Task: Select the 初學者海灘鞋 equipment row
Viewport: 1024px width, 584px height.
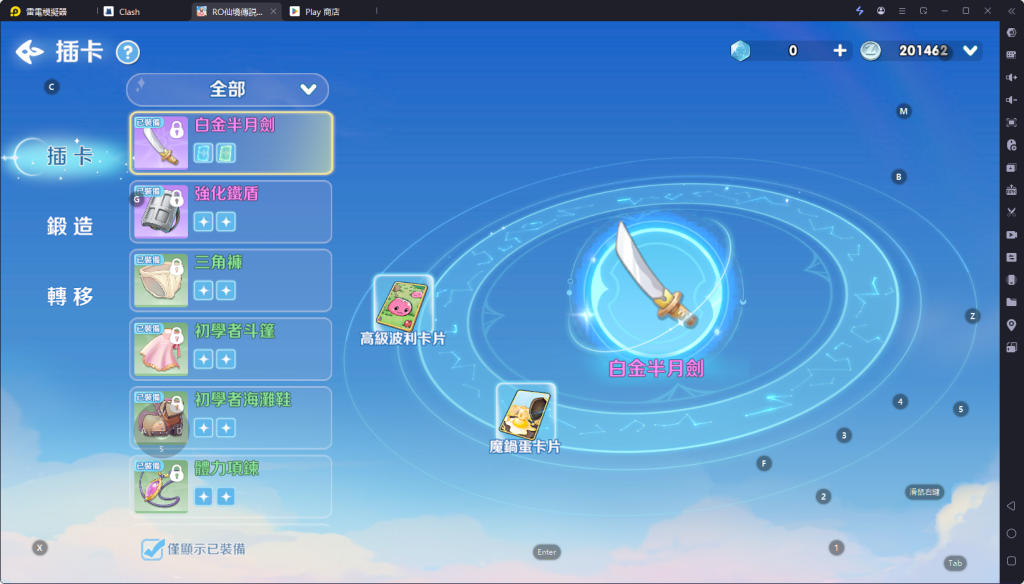Action: pyautogui.click(x=232, y=418)
